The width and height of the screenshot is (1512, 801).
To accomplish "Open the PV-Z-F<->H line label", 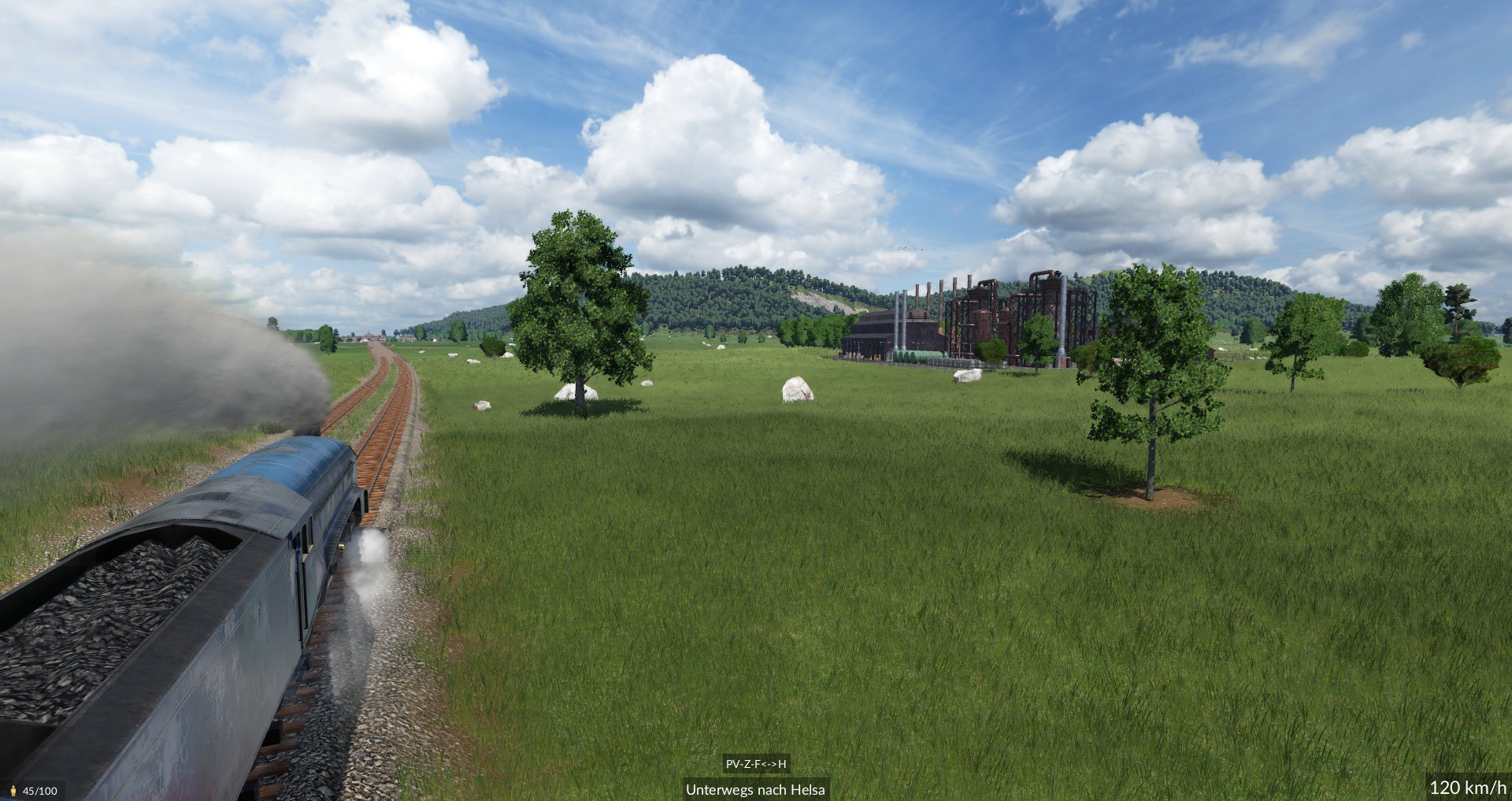I will point(756,764).
